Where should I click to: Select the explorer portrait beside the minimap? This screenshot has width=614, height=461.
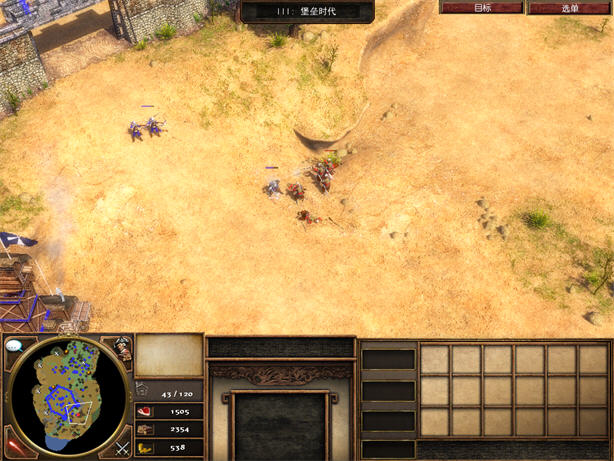(121, 349)
